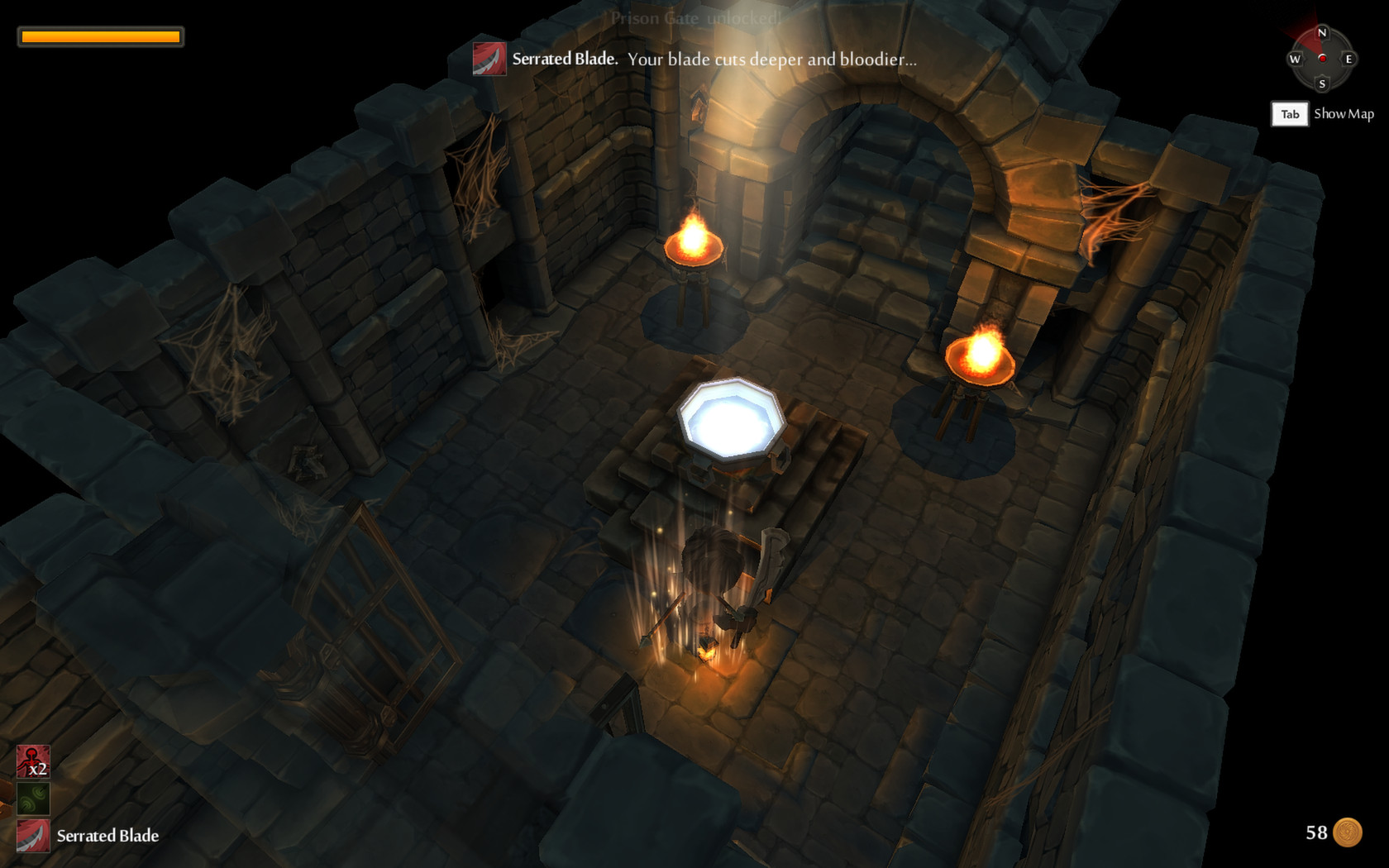Screen dimensions: 1389x868
Task: Click the N marker on the compass
Action: (1324, 31)
